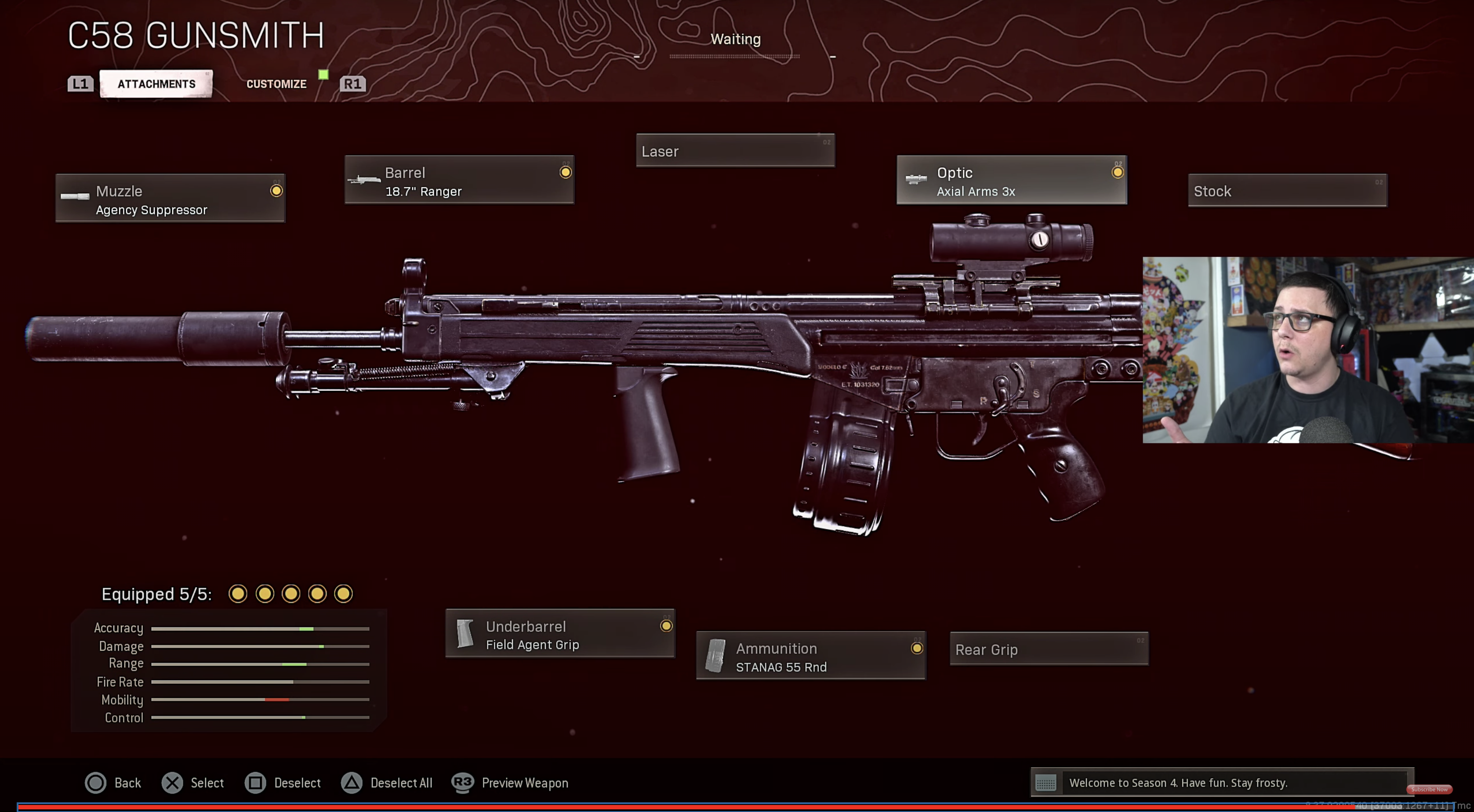The width and height of the screenshot is (1474, 812).
Task: Open the empty Stock slot
Action: (x=1287, y=191)
